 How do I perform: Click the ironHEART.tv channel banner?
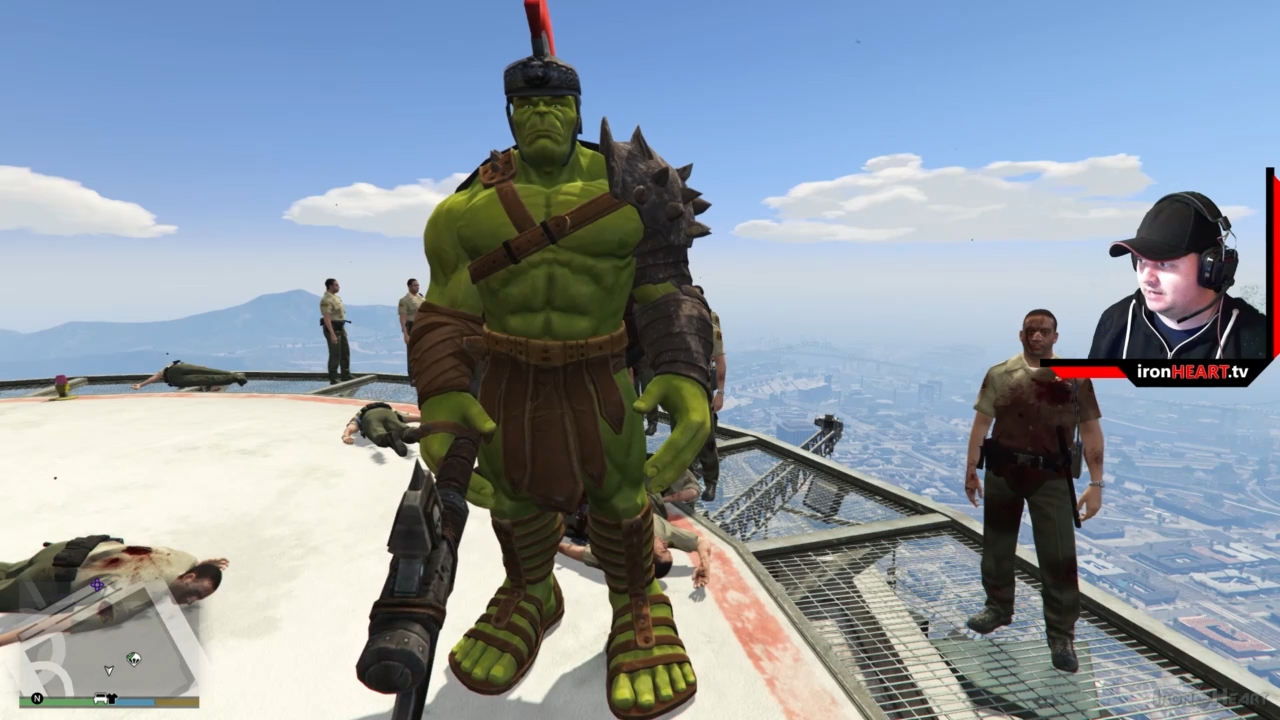[1193, 372]
